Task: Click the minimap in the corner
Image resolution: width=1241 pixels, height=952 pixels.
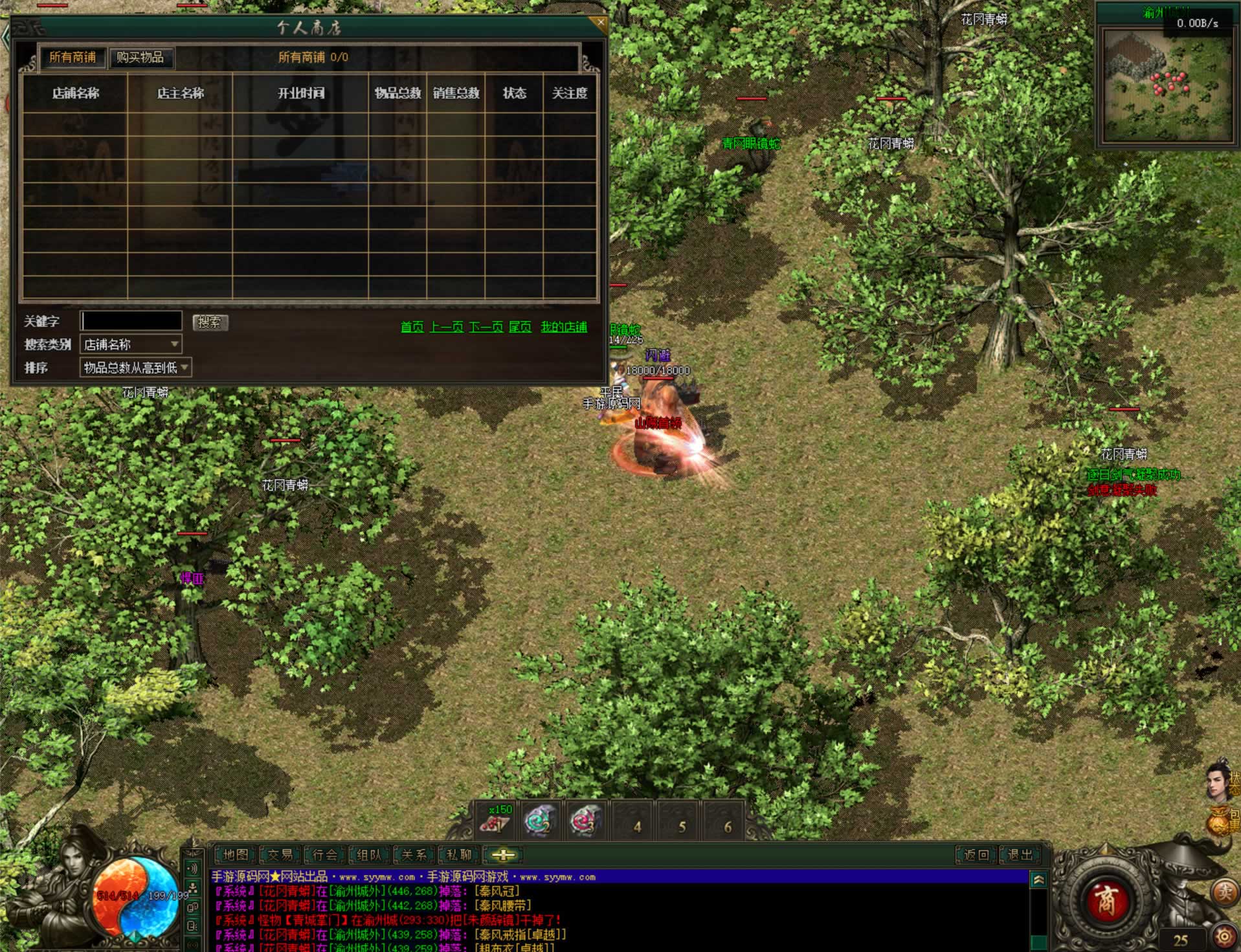Action: click(1167, 85)
